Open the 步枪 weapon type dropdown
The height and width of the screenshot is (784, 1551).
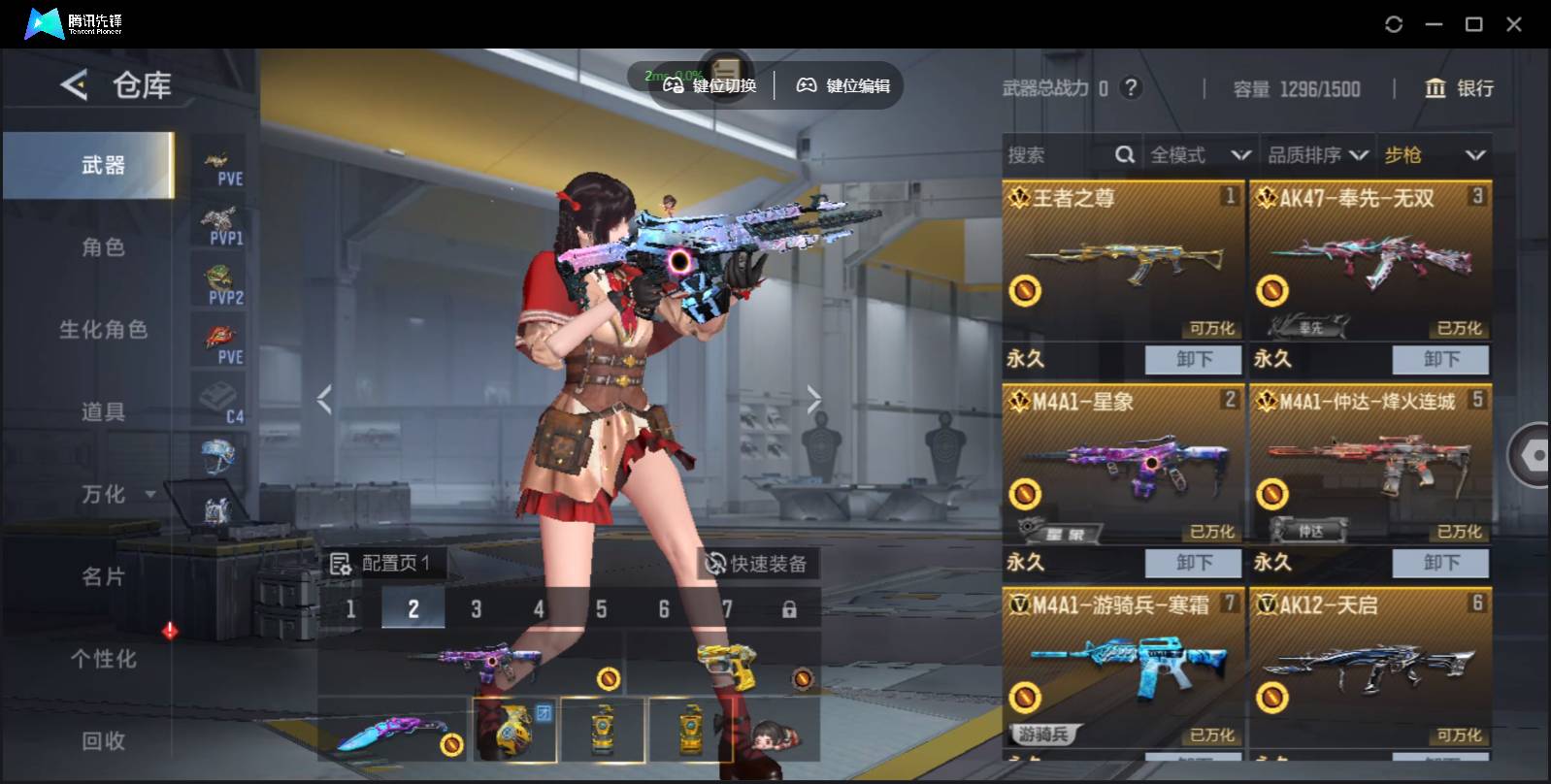click(1434, 155)
